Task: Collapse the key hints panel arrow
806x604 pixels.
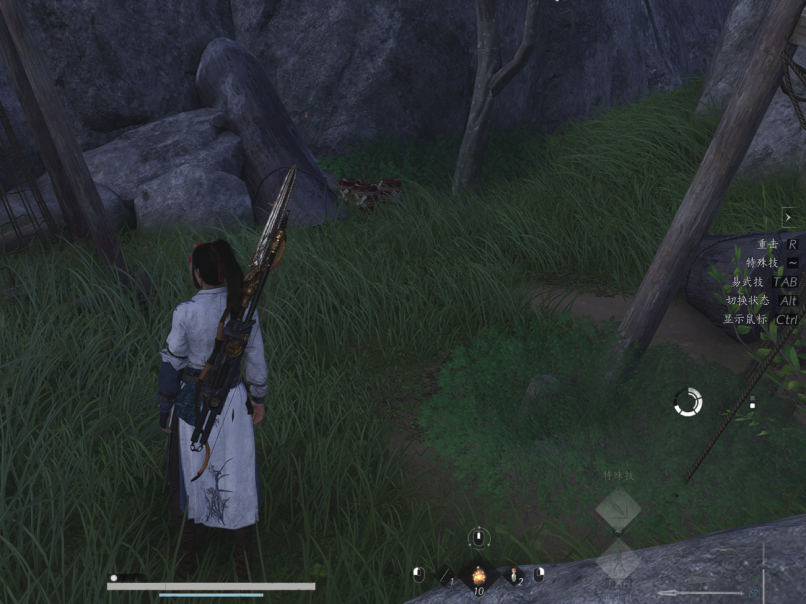Action: click(788, 216)
